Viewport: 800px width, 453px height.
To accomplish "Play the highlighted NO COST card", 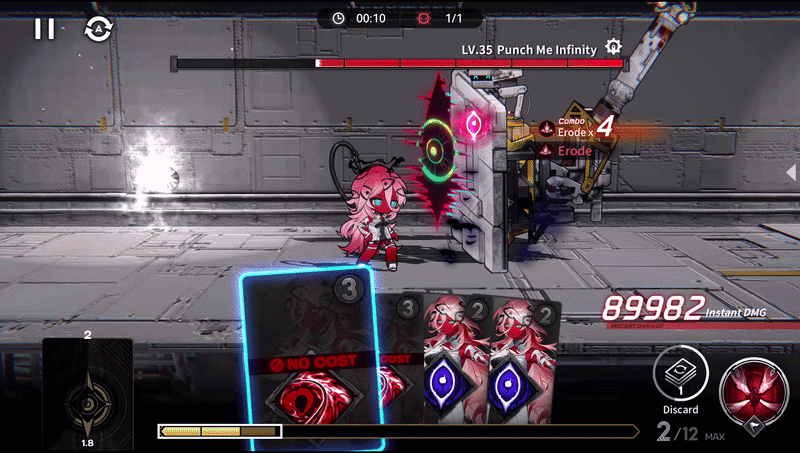I will point(309,360).
